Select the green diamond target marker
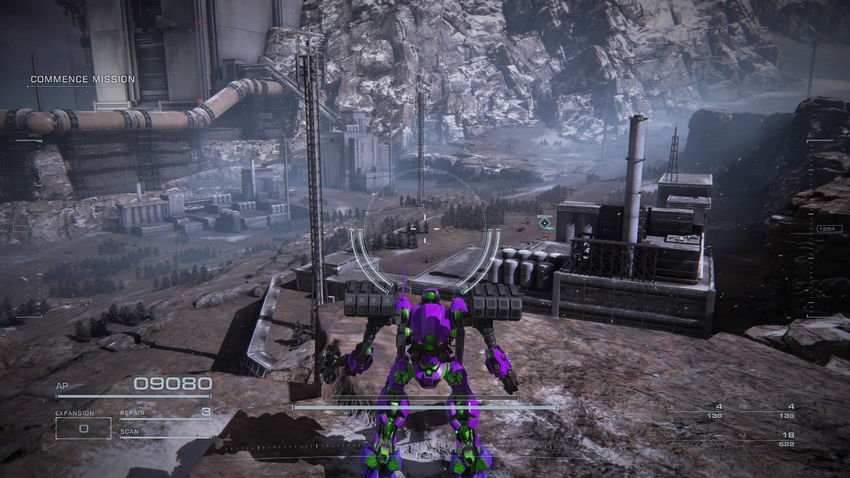This screenshot has width=850, height=478. coord(544,222)
